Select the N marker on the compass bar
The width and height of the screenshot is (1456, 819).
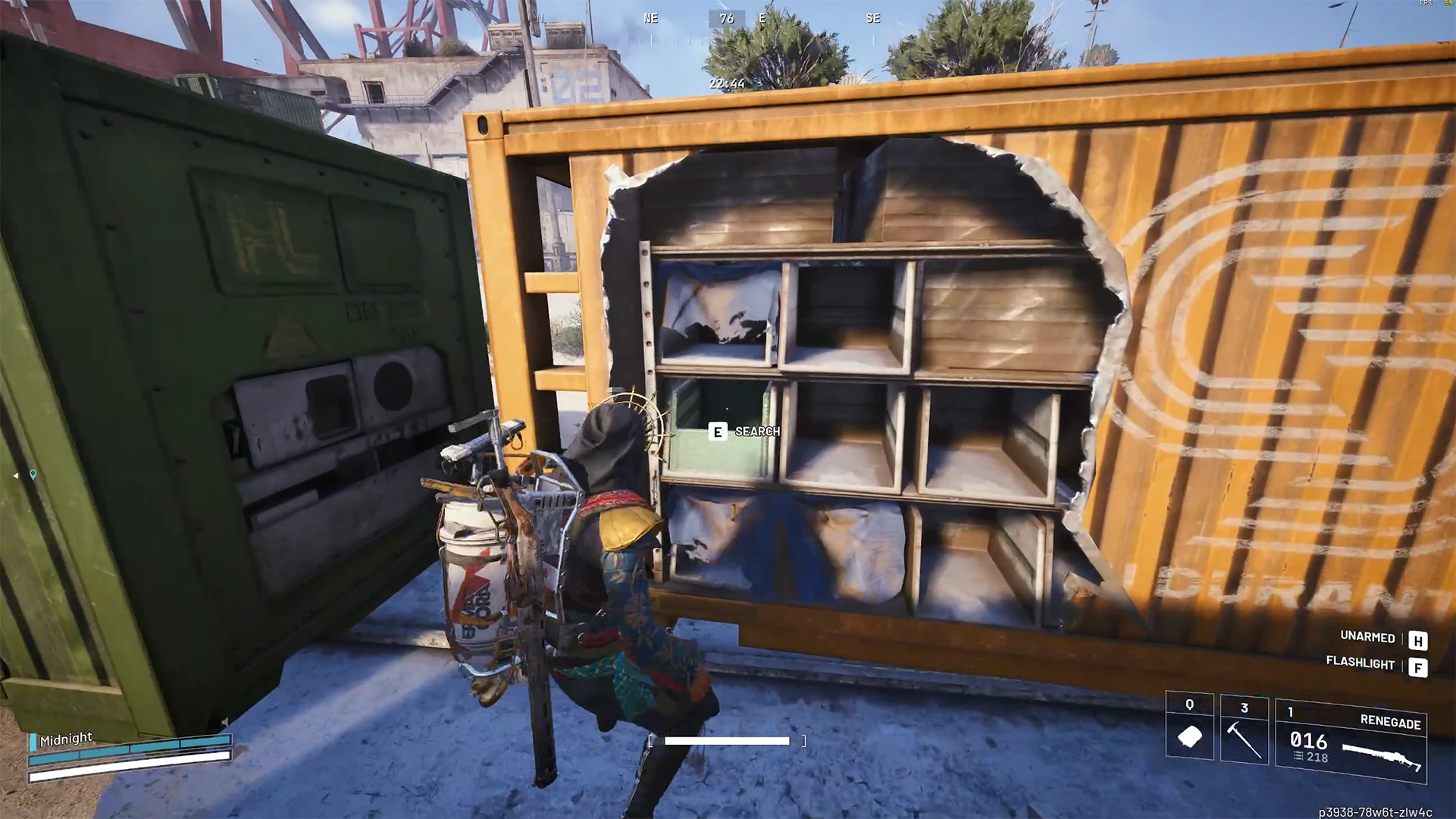pyautogui.click(x=540, y=17)
